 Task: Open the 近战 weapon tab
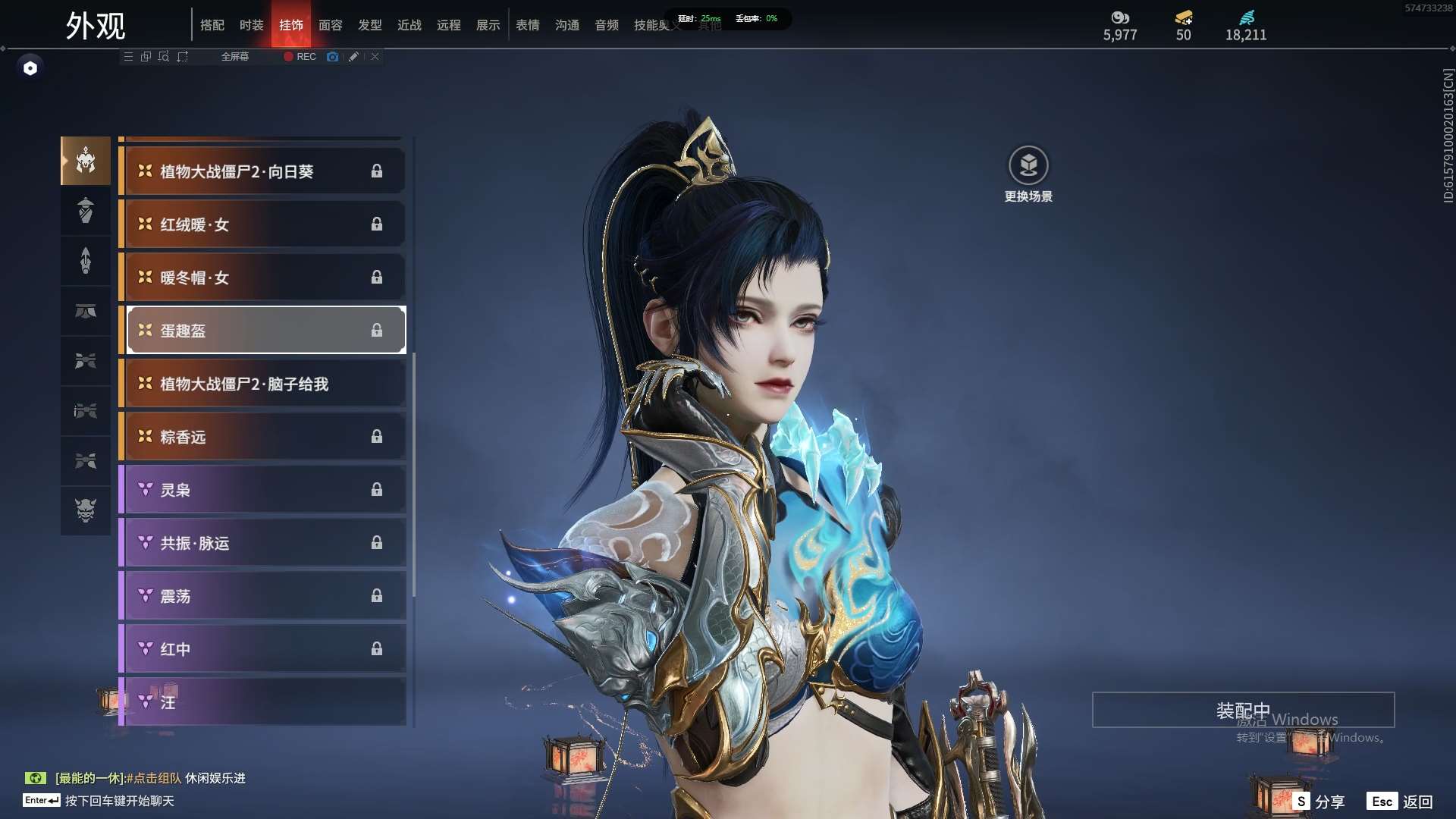pyautogui.click(x=409, y=25)
